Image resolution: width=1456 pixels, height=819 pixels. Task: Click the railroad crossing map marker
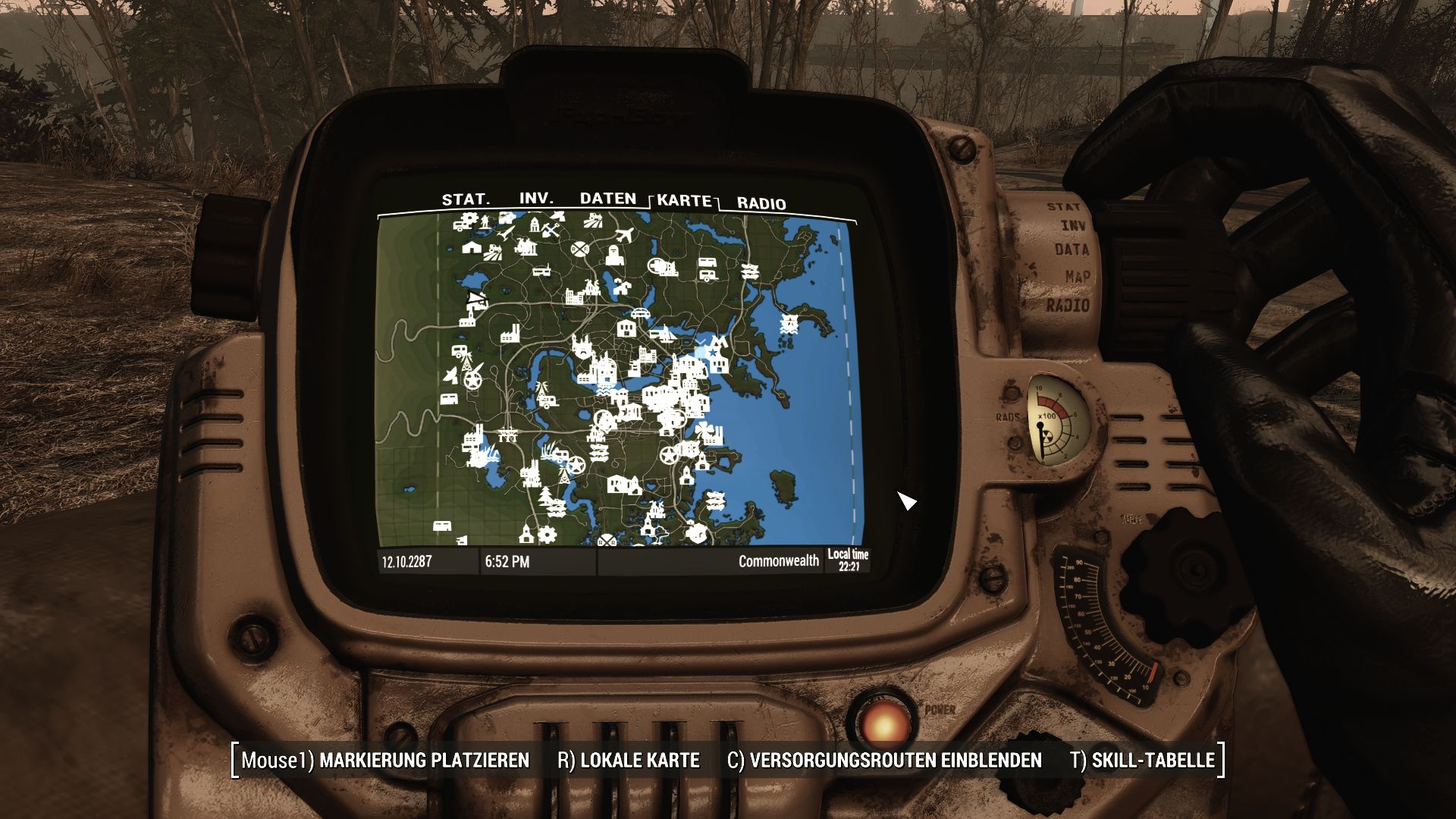coord(579,247)
